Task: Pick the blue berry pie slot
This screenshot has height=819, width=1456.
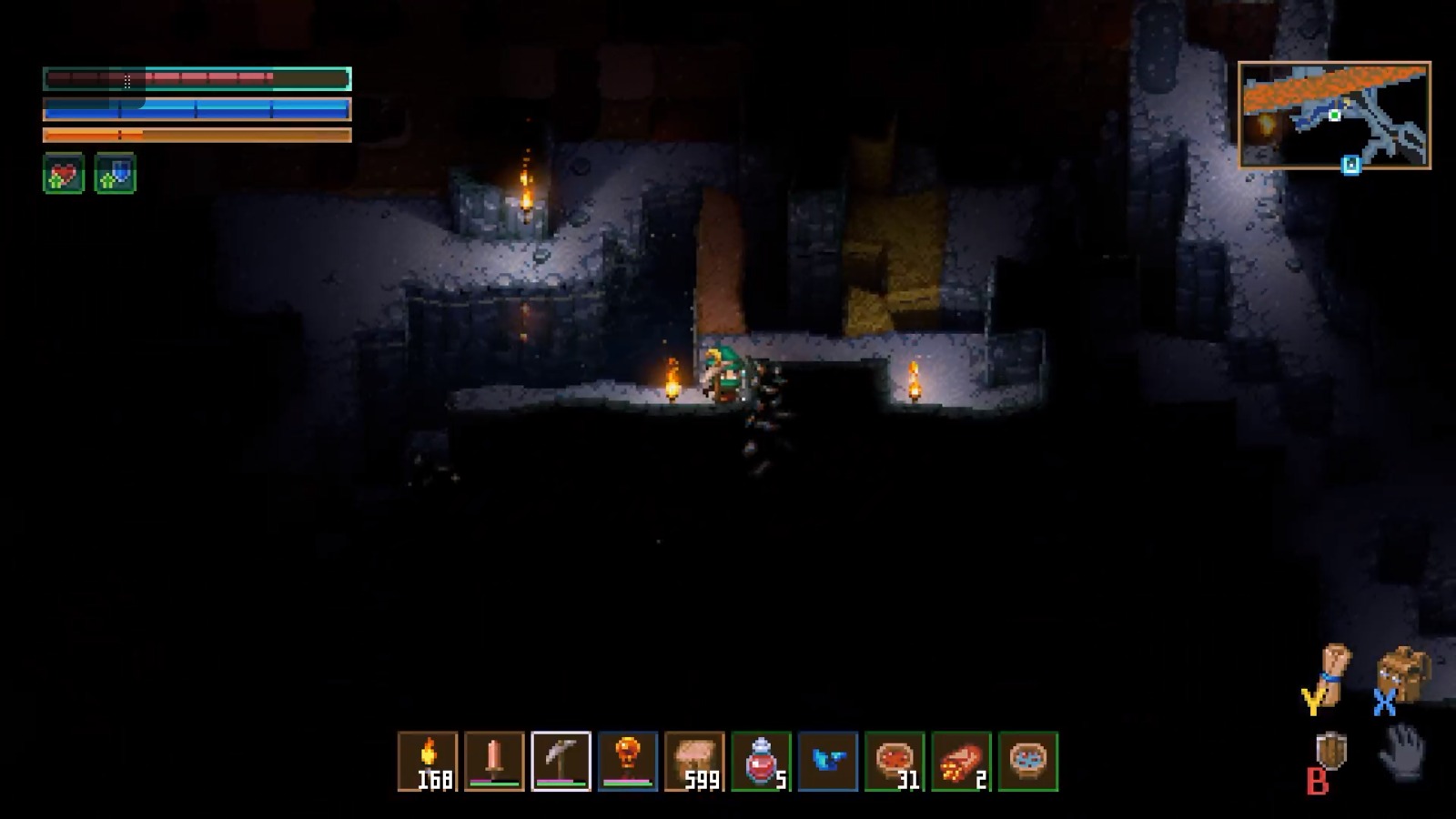Action: (x=1027, y=761)
